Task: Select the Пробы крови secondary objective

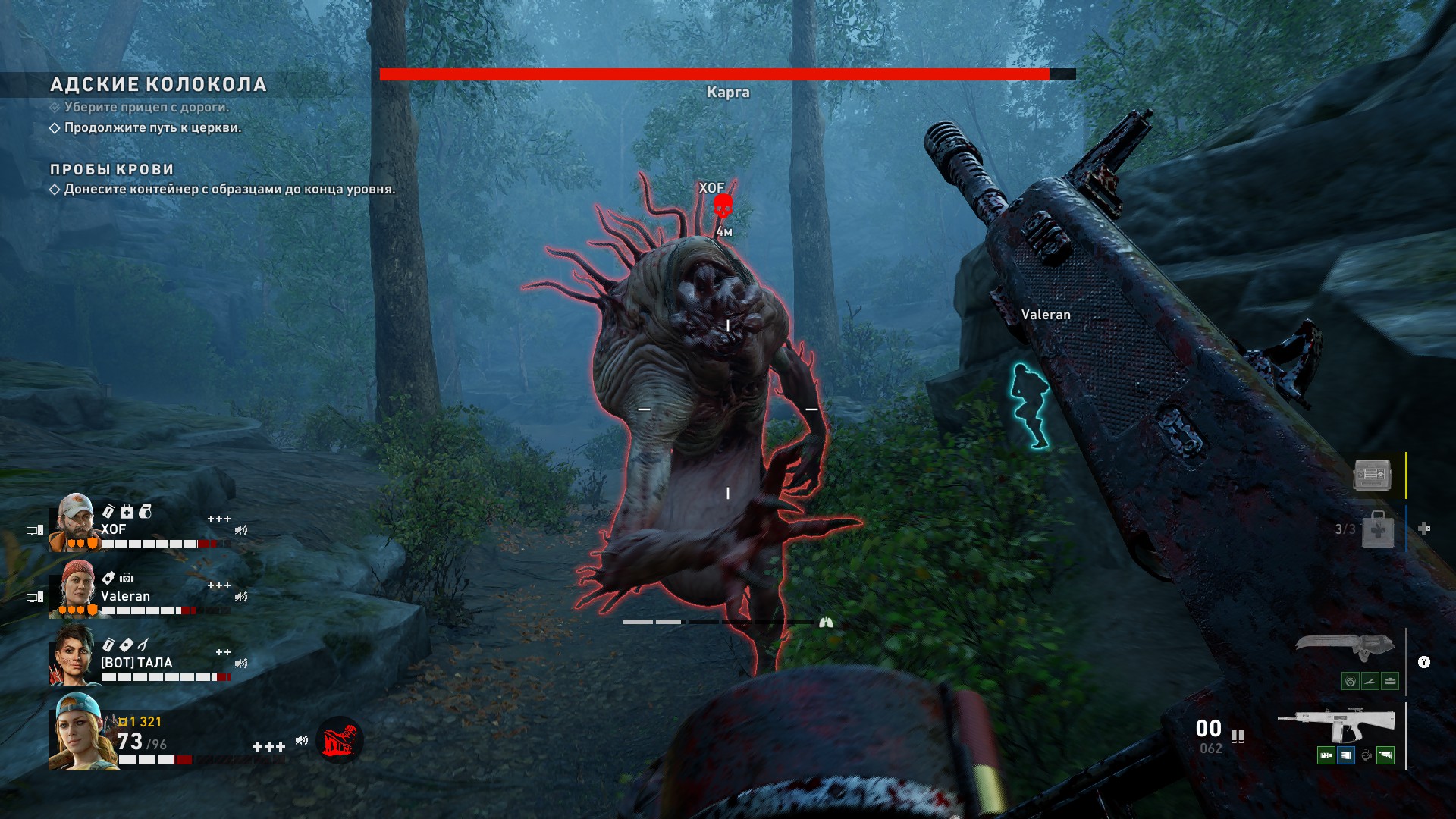Action: (112, 169)
